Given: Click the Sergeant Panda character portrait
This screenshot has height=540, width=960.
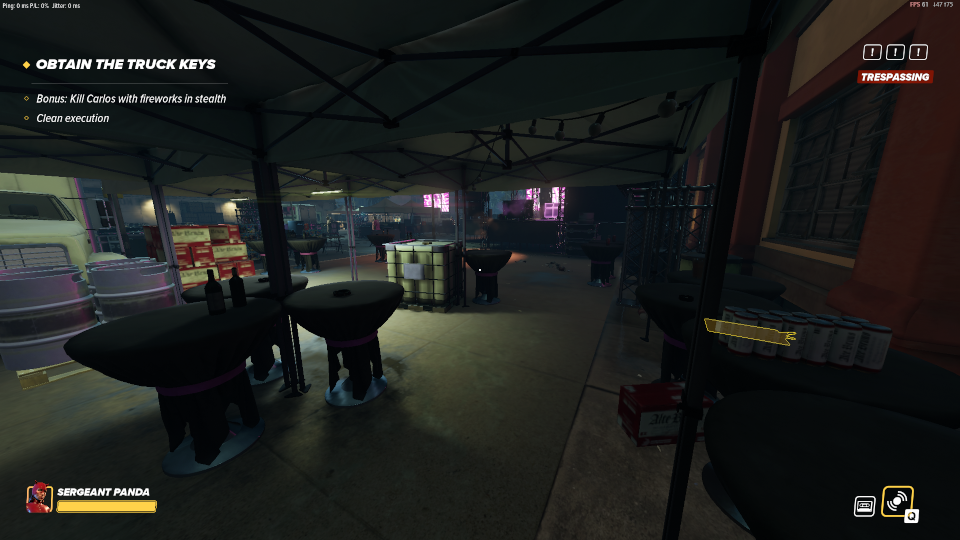Looking at the screenshot, I should [40, 498].
